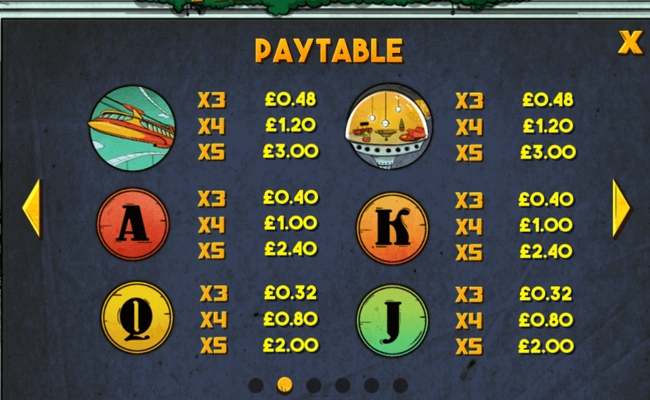Select the highlighted orange page dot
Viewport: 650px width, 400px height.
(x=284, y=385)
